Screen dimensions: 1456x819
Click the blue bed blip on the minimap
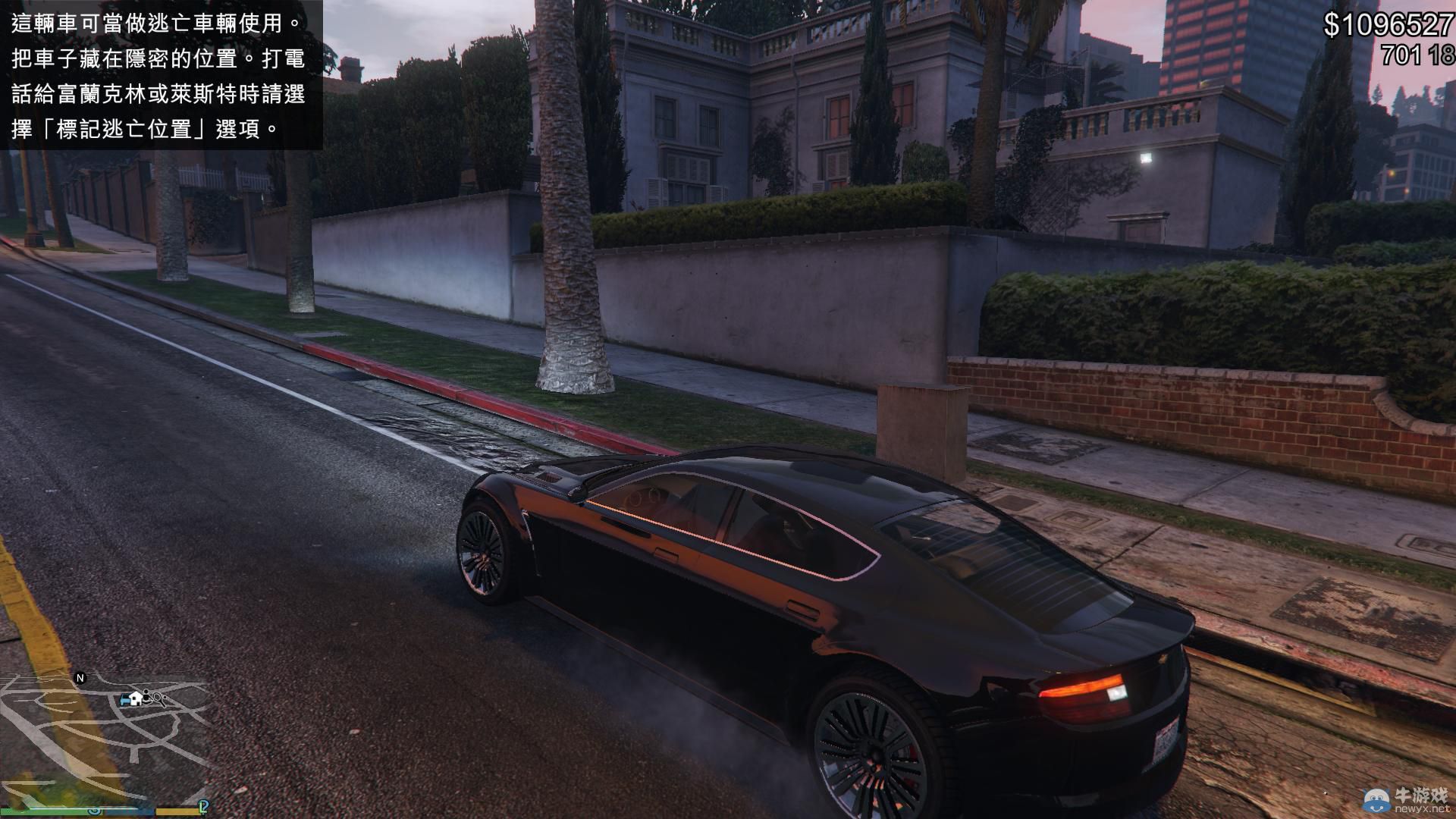(124, 700)
